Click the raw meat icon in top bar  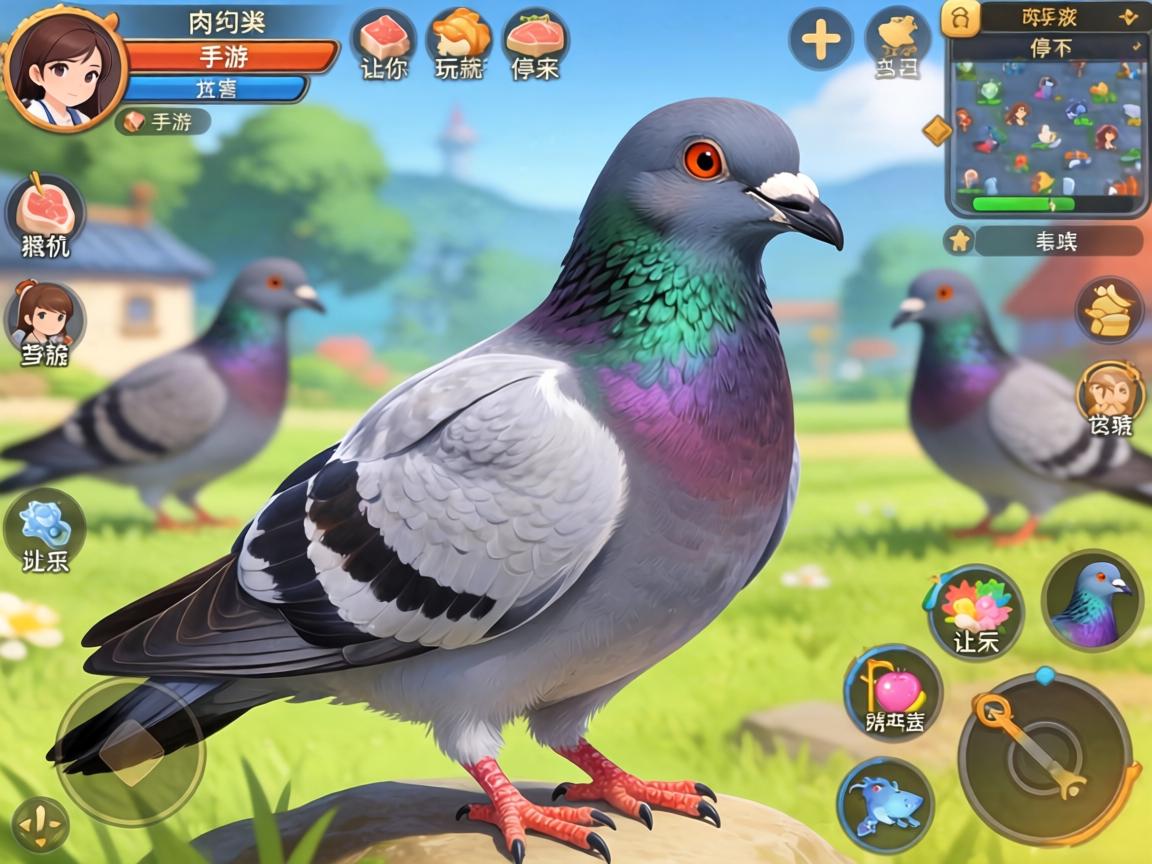(x=383, y=40)
